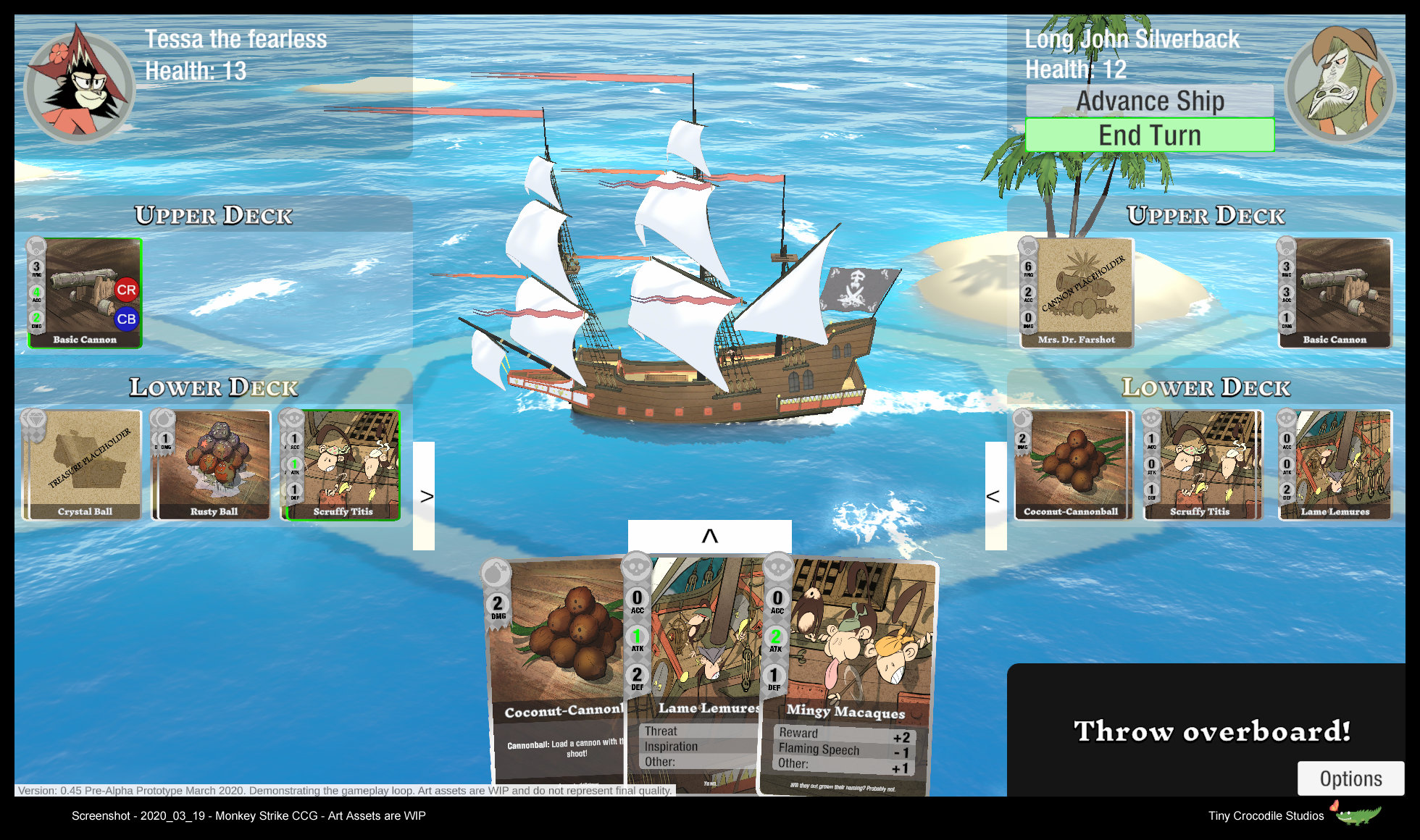Click the right-pointing arrow panel button
This screenshot has height=840, width=1420.
425,496
